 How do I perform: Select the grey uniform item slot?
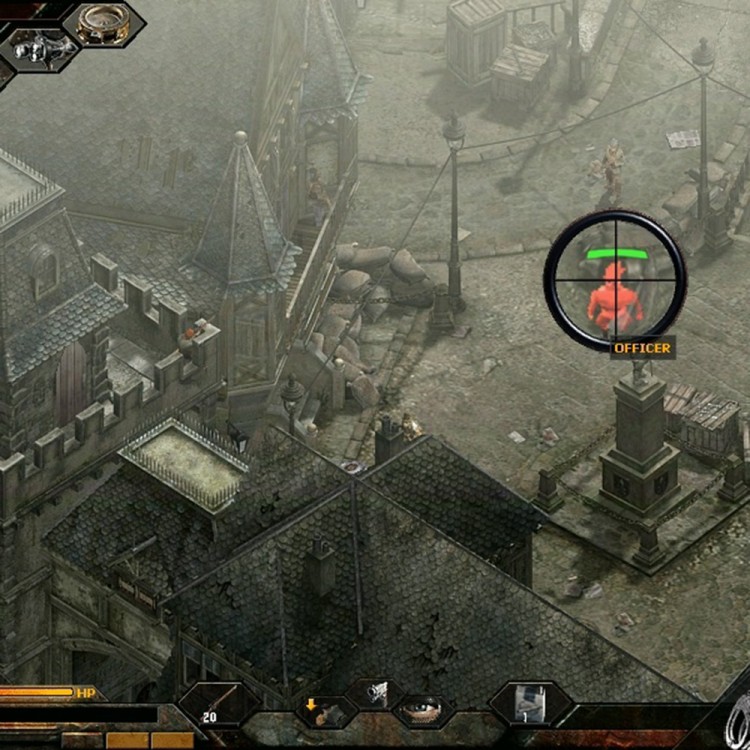click(x=530, y=702)
